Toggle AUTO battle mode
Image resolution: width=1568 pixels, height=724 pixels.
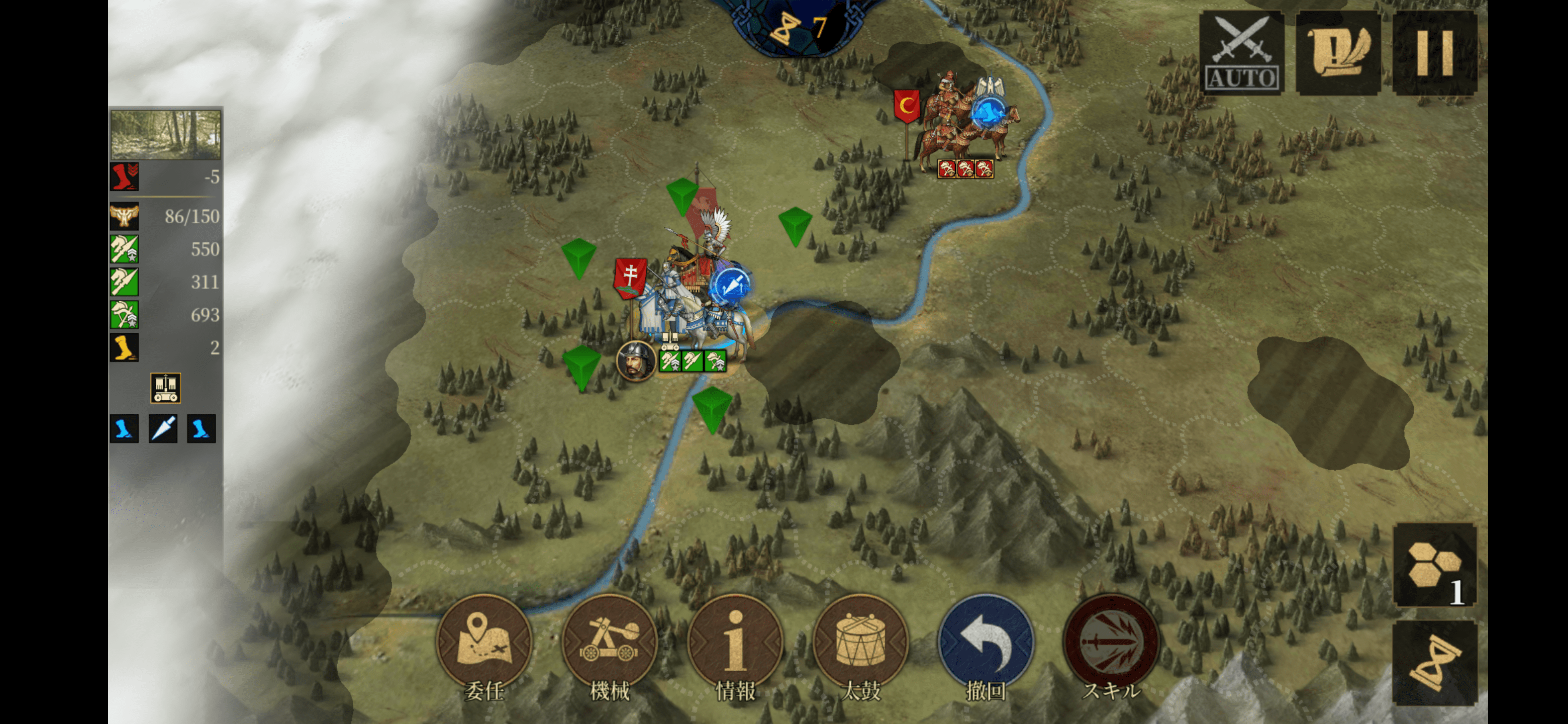(x=1241, y=54)
